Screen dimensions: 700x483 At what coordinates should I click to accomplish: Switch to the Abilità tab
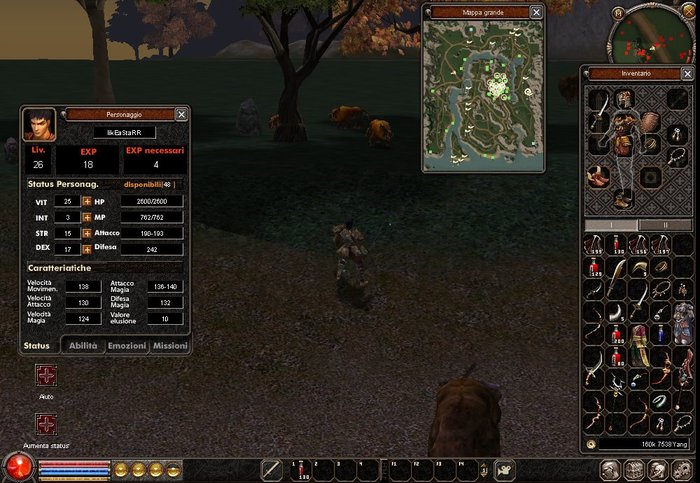[x=82, y=346]
